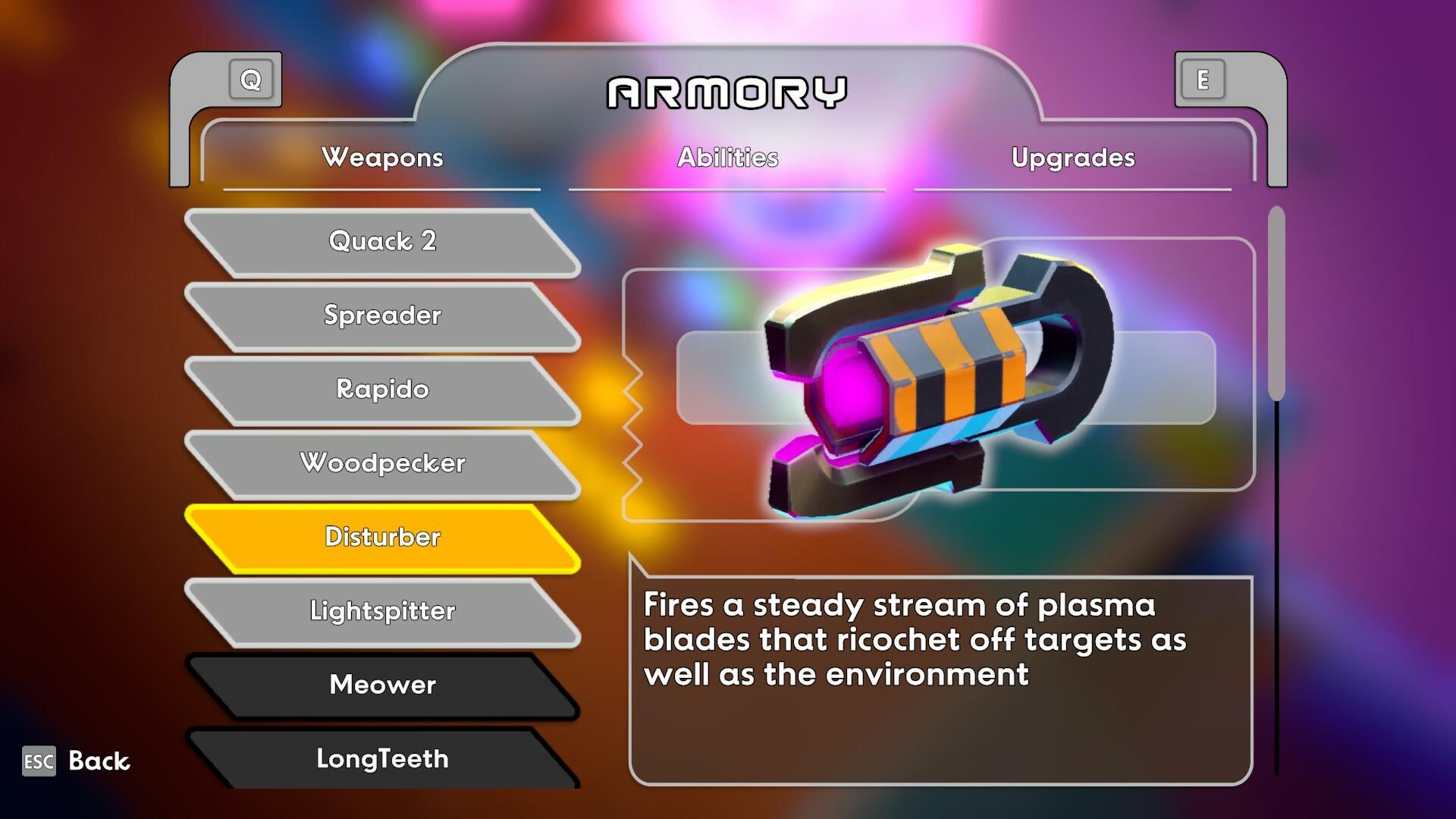Switch to the Weapons tab
This screenshot has width=1456, height=819.
(382, 158)
